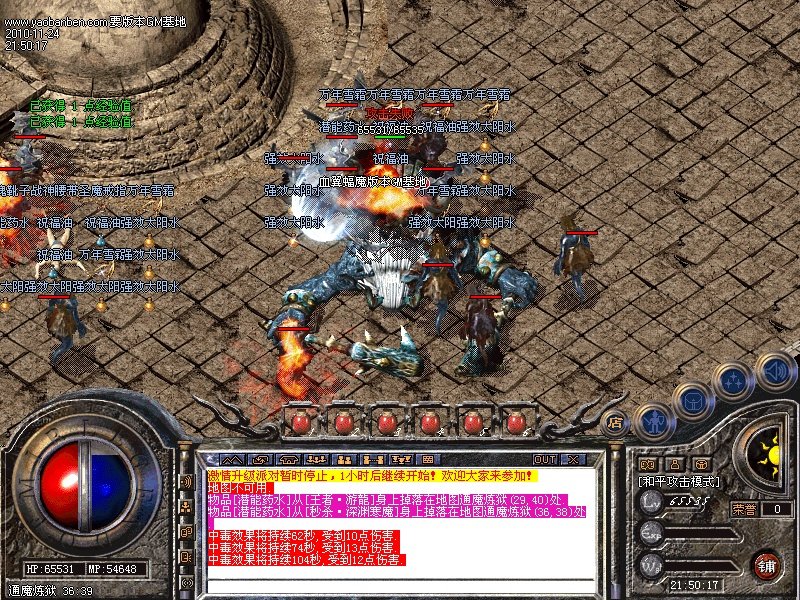Click the red 铺 stall button
Viewport: 800px width, 600px height.
[767, 565]
